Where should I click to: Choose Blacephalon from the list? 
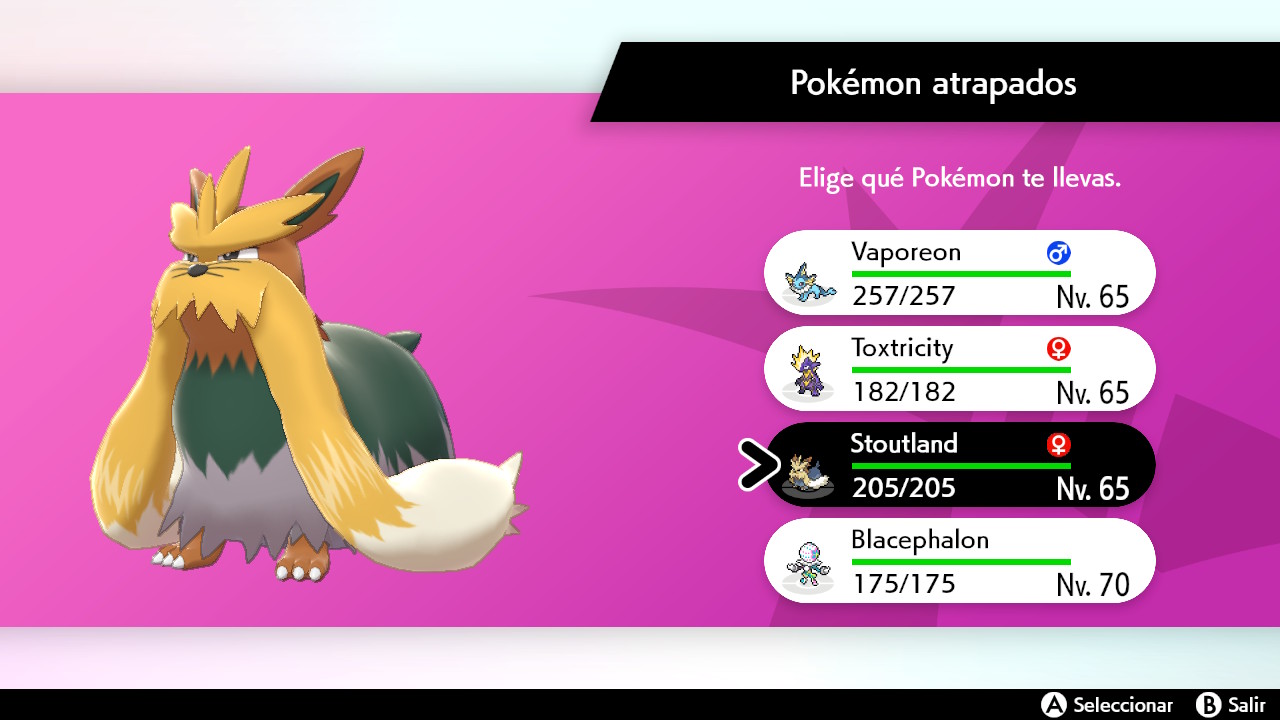pyautogui.click(x=960, y=560)
